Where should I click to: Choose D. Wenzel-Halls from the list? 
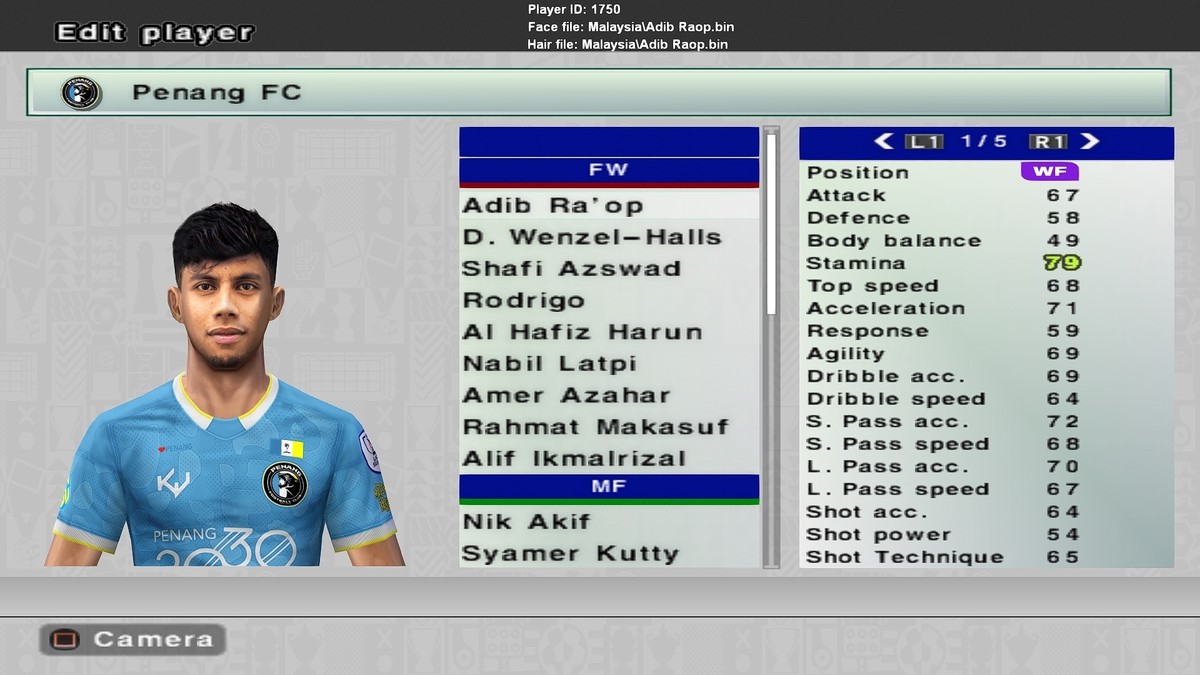pos(591,238)
